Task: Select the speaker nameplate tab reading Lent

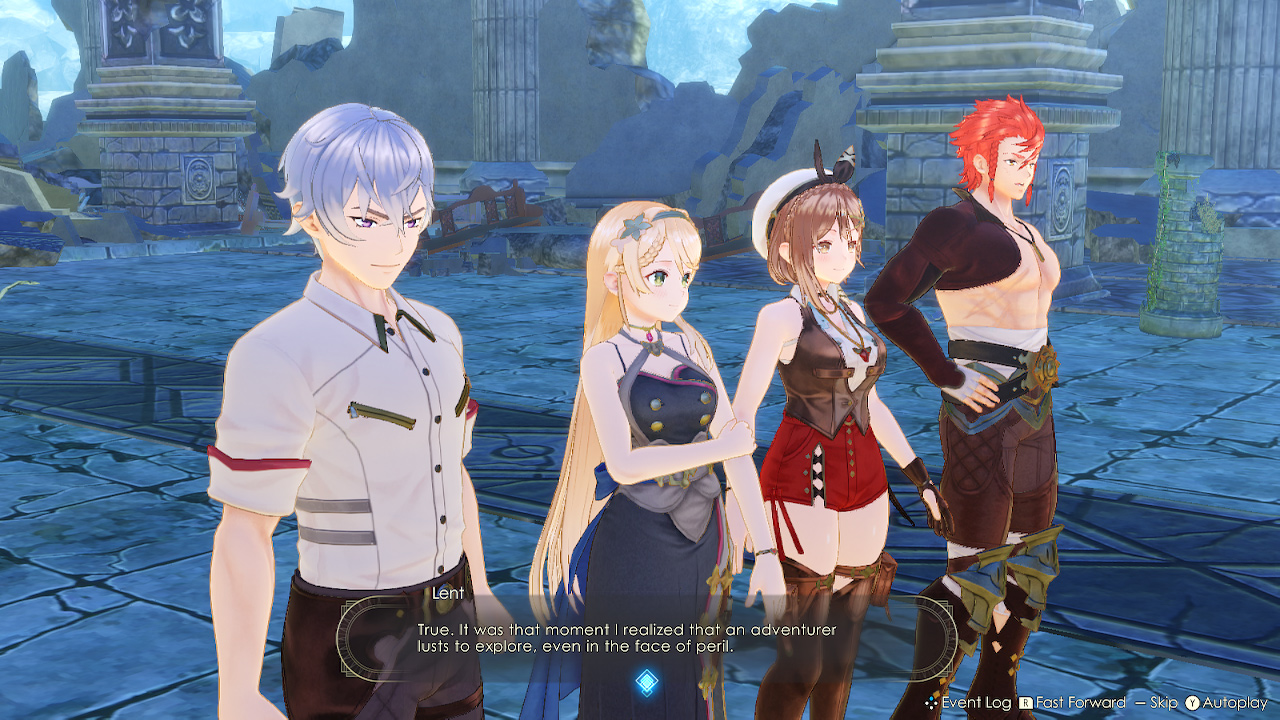Action: tap(448, 592)
